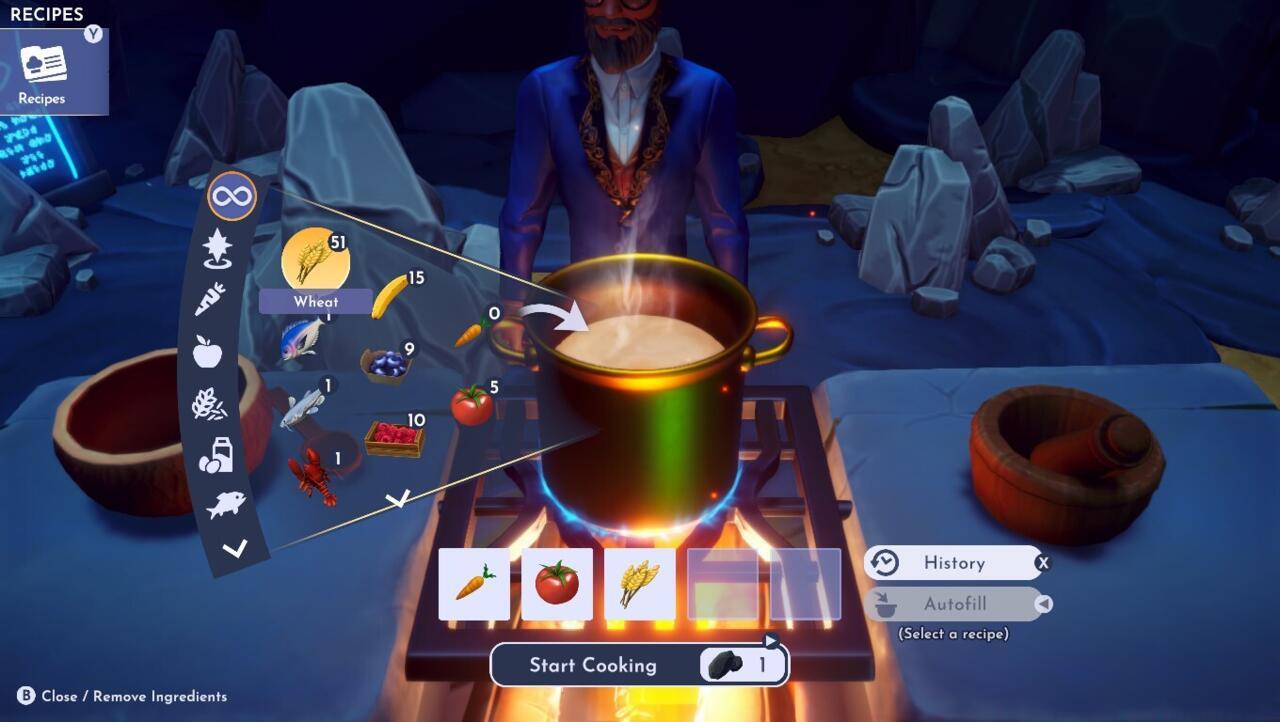
Task: Switch to the vegetables carrot category
Action: pos(210,298)
